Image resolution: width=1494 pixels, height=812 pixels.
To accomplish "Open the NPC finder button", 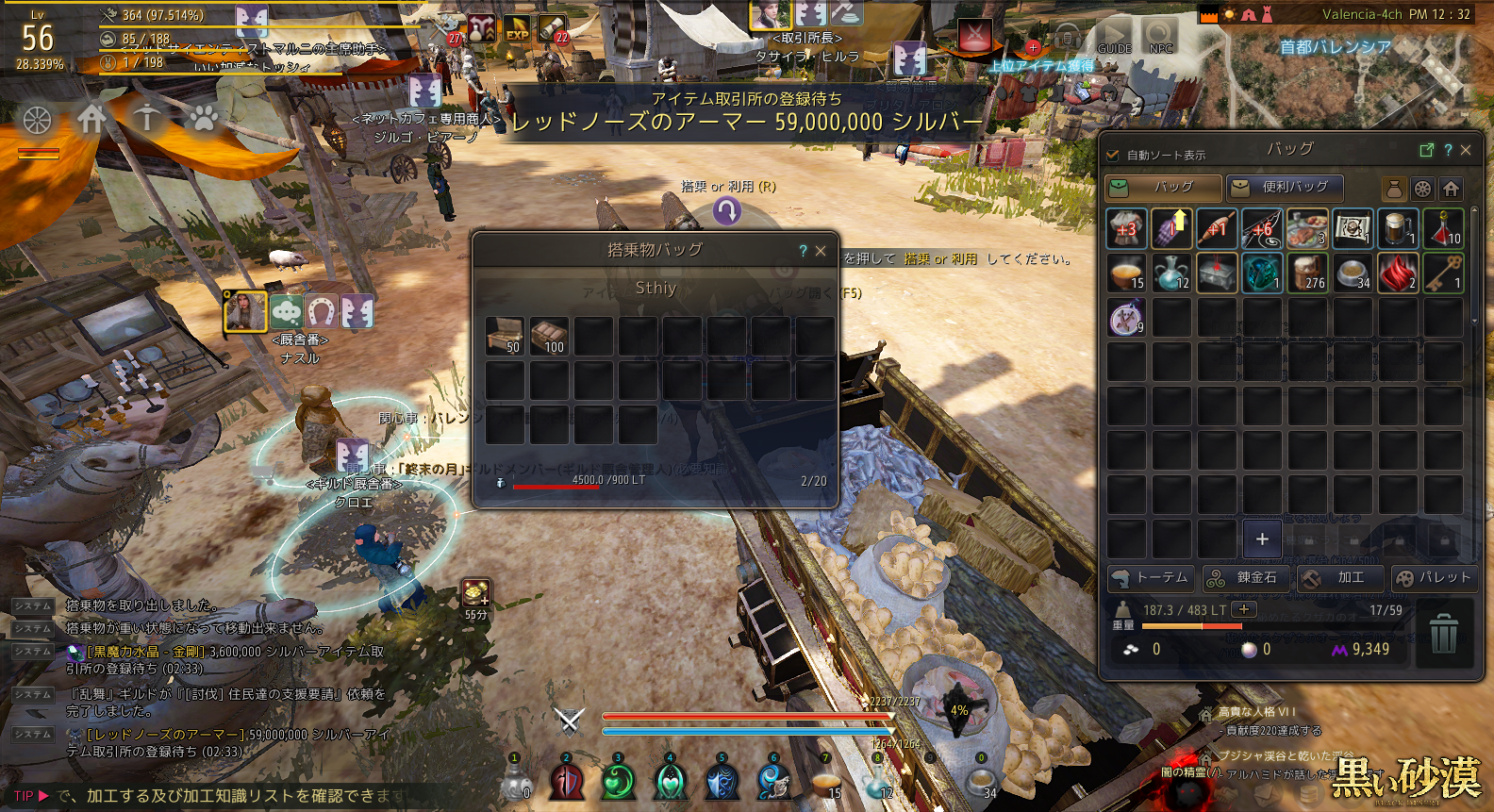I will (x=1160, y=38).
